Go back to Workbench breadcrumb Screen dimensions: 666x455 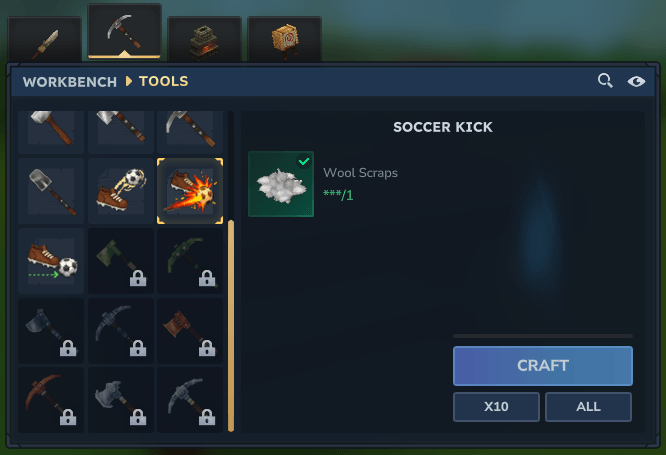(67, 81)
